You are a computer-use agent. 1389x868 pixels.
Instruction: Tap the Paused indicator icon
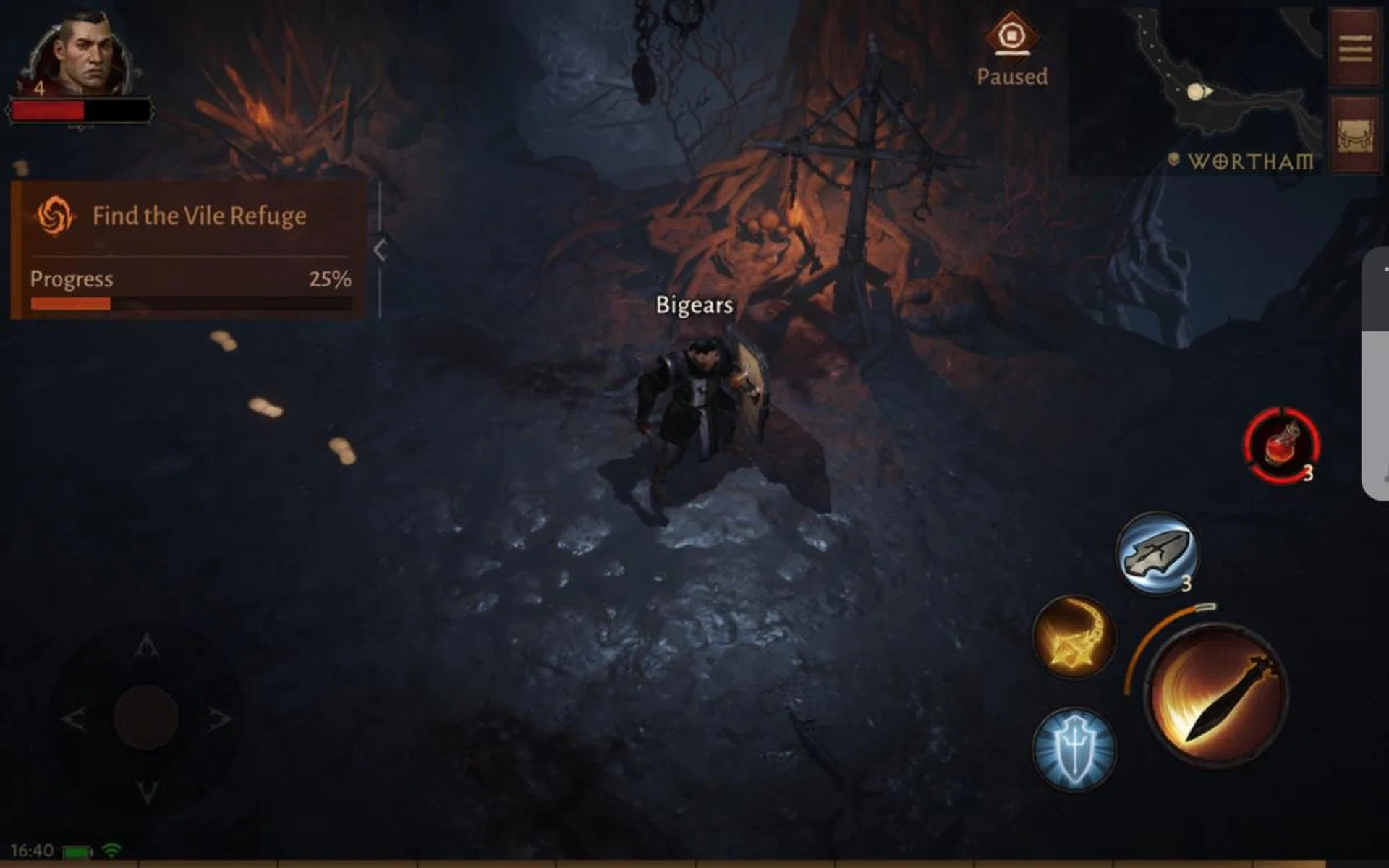[1013, 33]
